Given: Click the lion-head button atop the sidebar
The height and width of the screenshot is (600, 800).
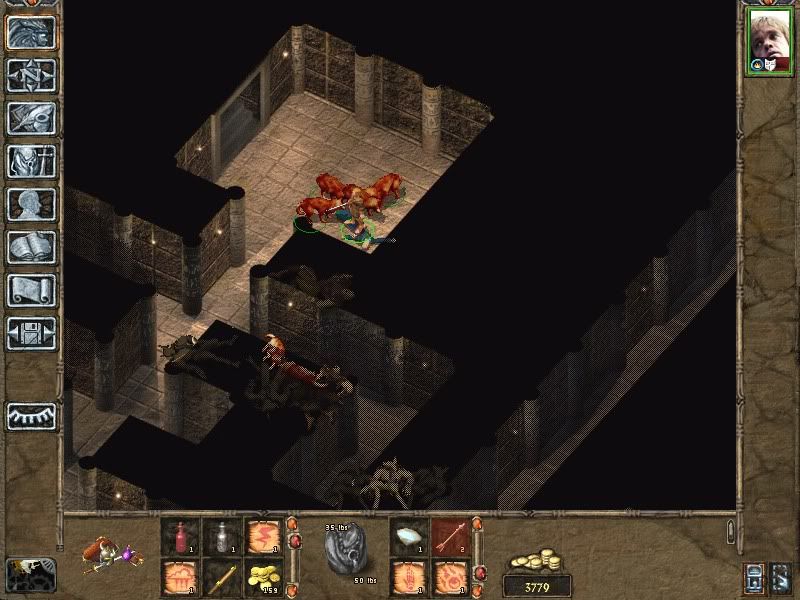Looking at the screenshot, I should [31, 31].
